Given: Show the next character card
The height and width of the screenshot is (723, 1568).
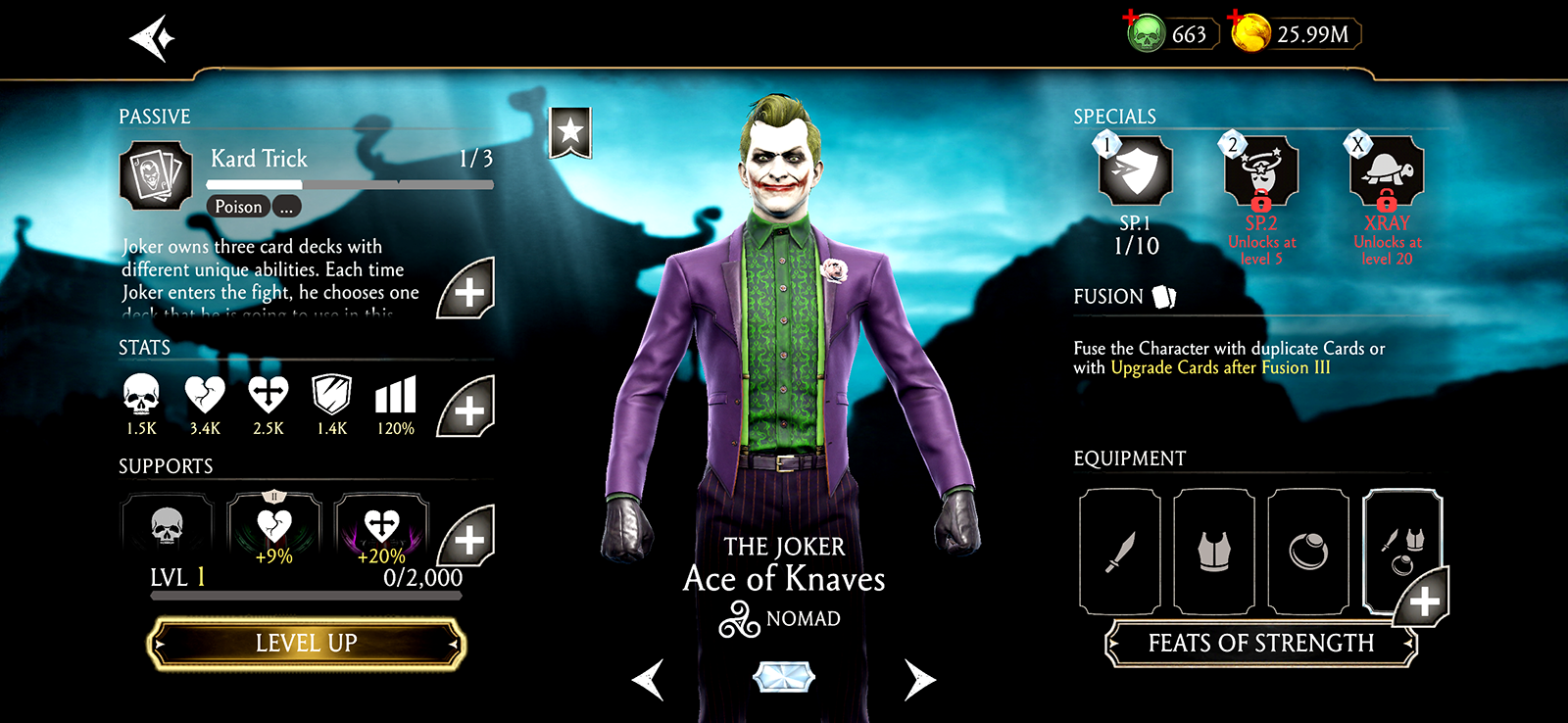Looking at the screenshot, I should pos(918,679).
